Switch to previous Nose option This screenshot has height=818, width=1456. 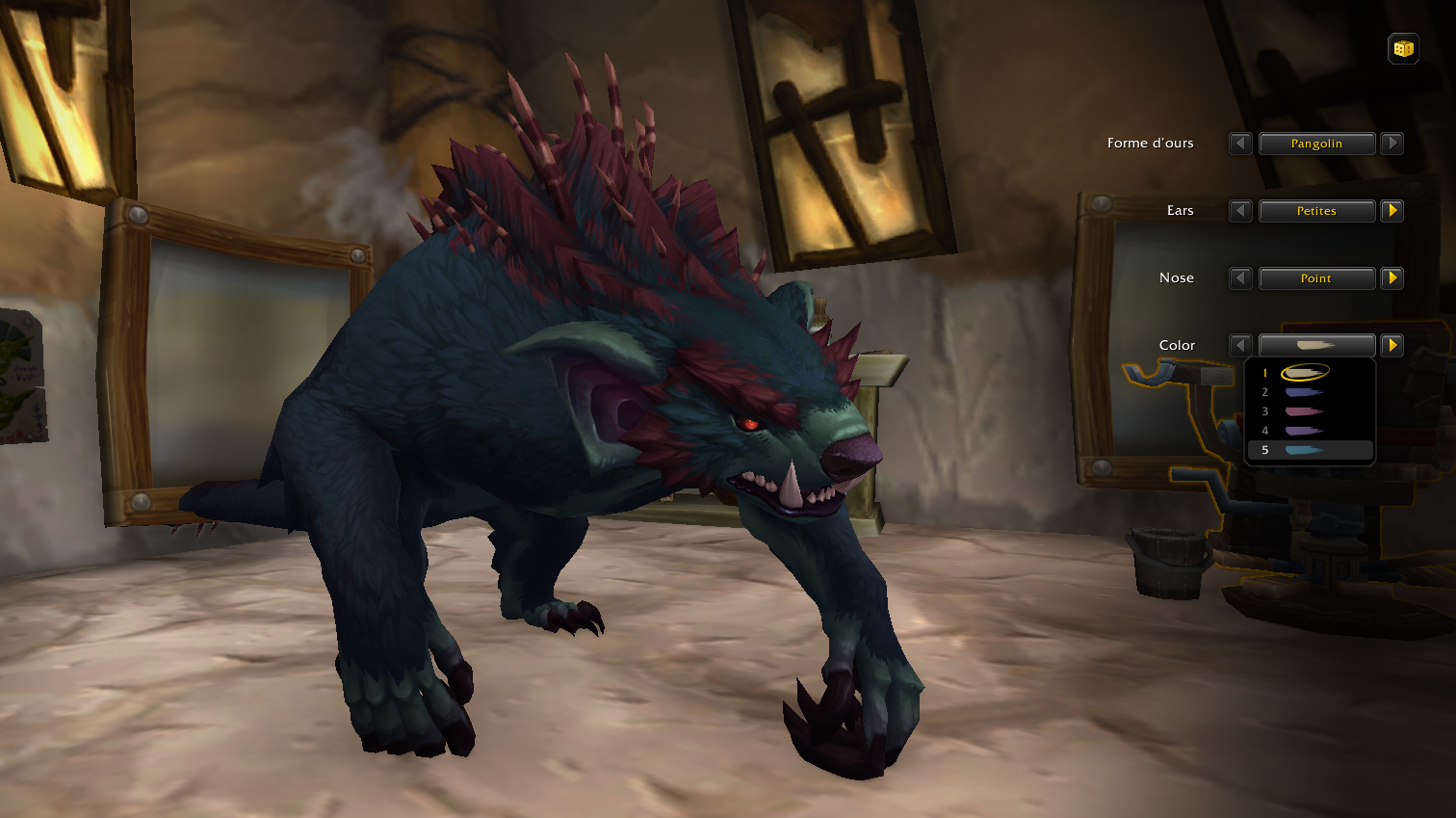(x=1240, y=278)
